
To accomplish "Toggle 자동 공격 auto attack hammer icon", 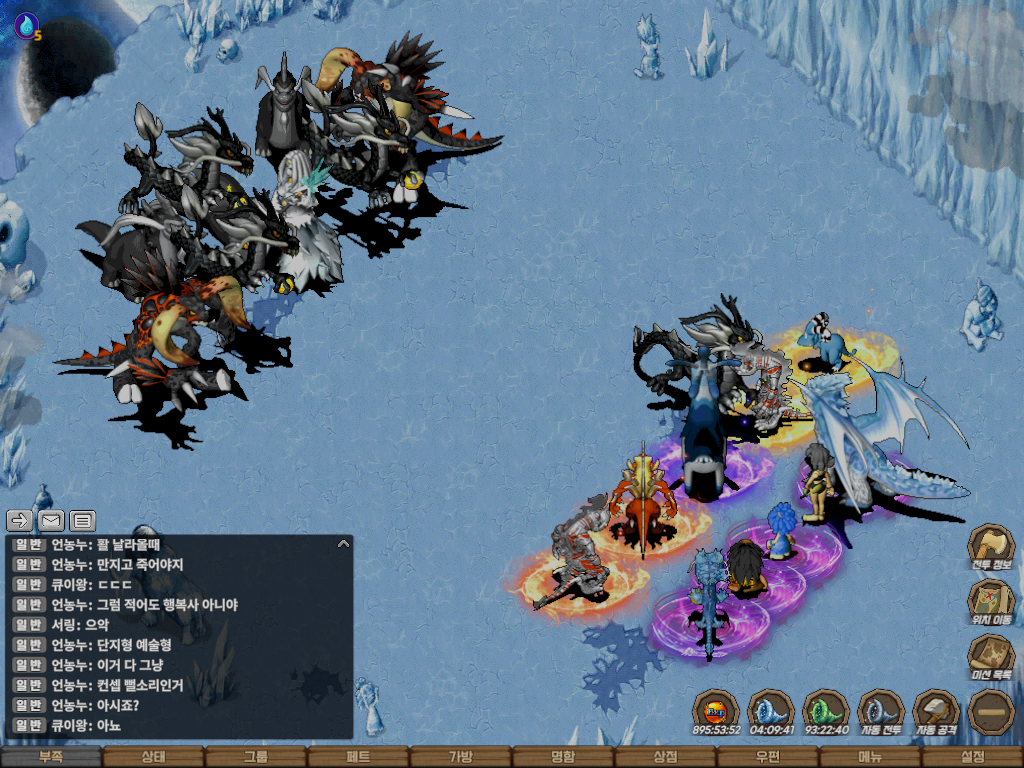I will pyautogui.click(x=936, y=712).
